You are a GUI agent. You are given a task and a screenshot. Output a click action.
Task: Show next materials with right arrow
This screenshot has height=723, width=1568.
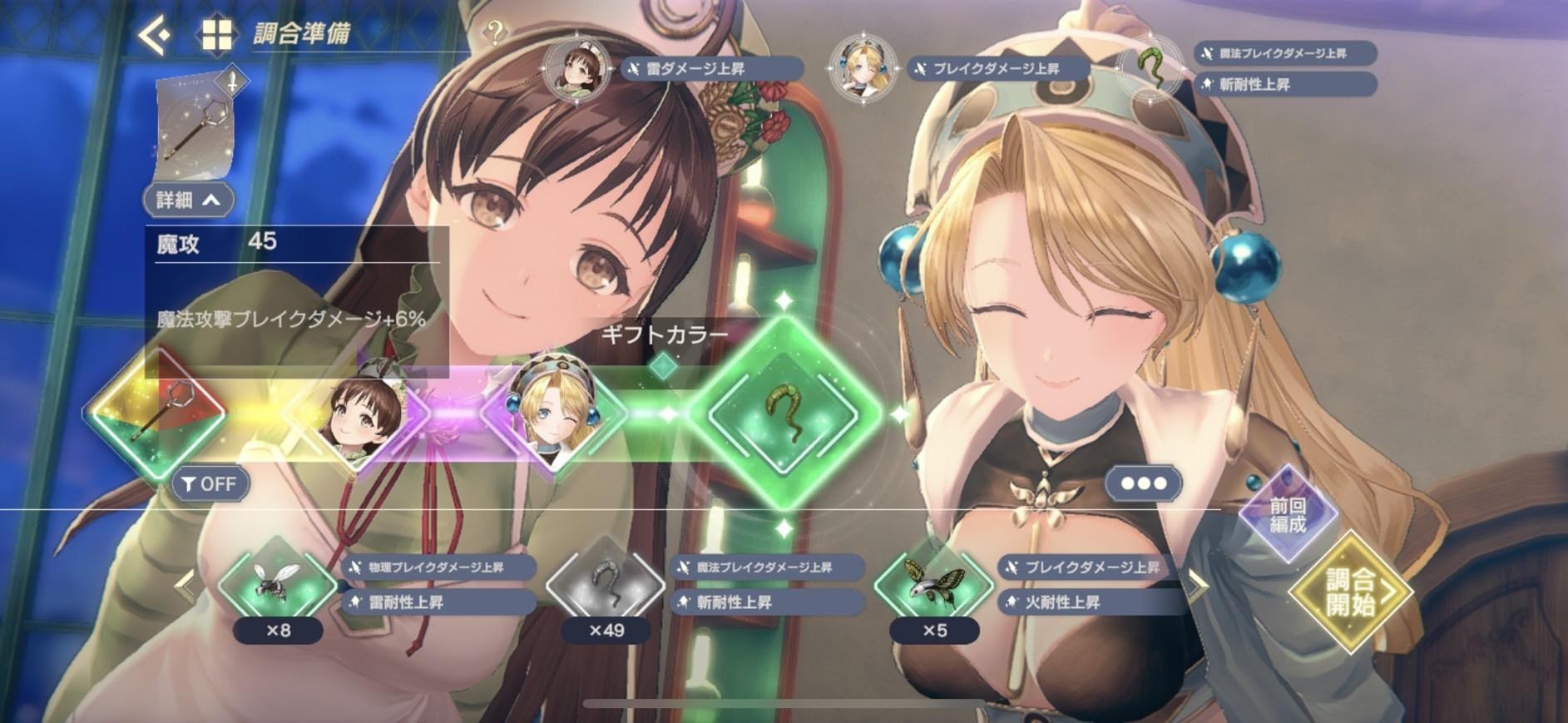1196,586
